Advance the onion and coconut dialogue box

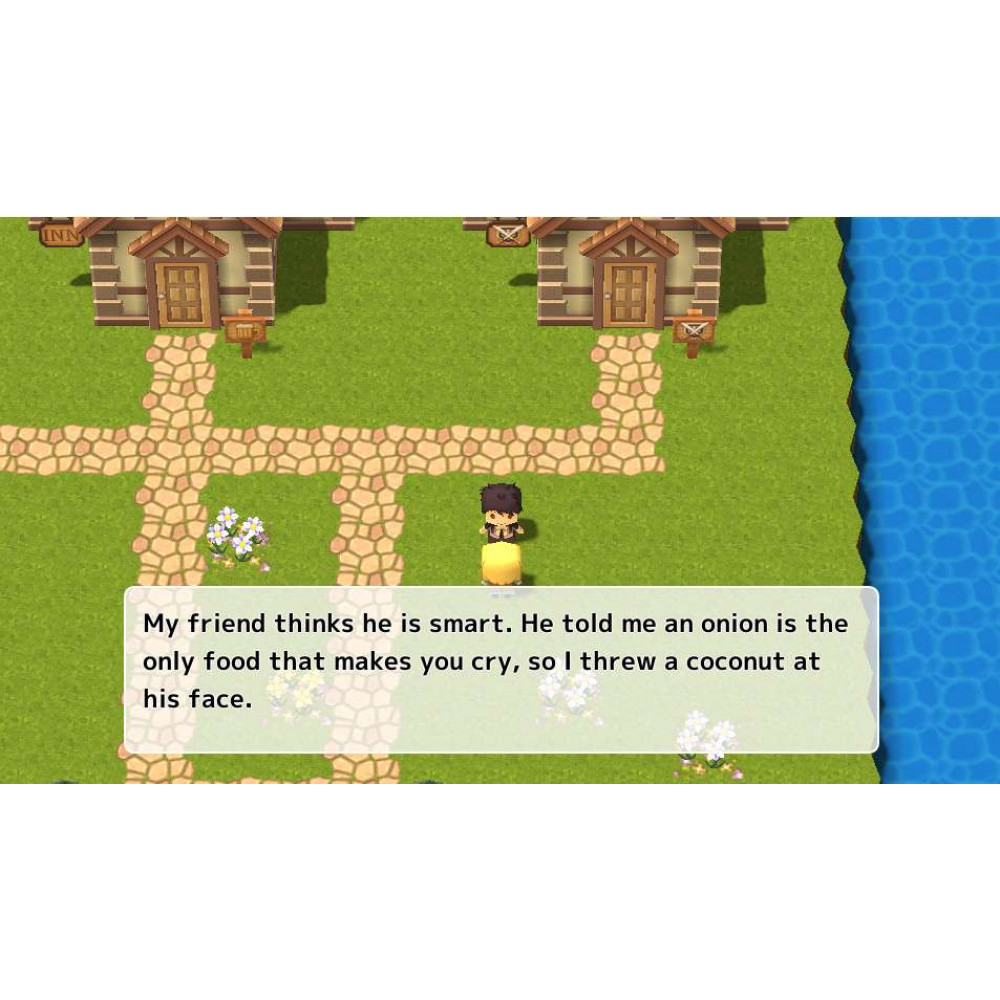click(500, 669)
